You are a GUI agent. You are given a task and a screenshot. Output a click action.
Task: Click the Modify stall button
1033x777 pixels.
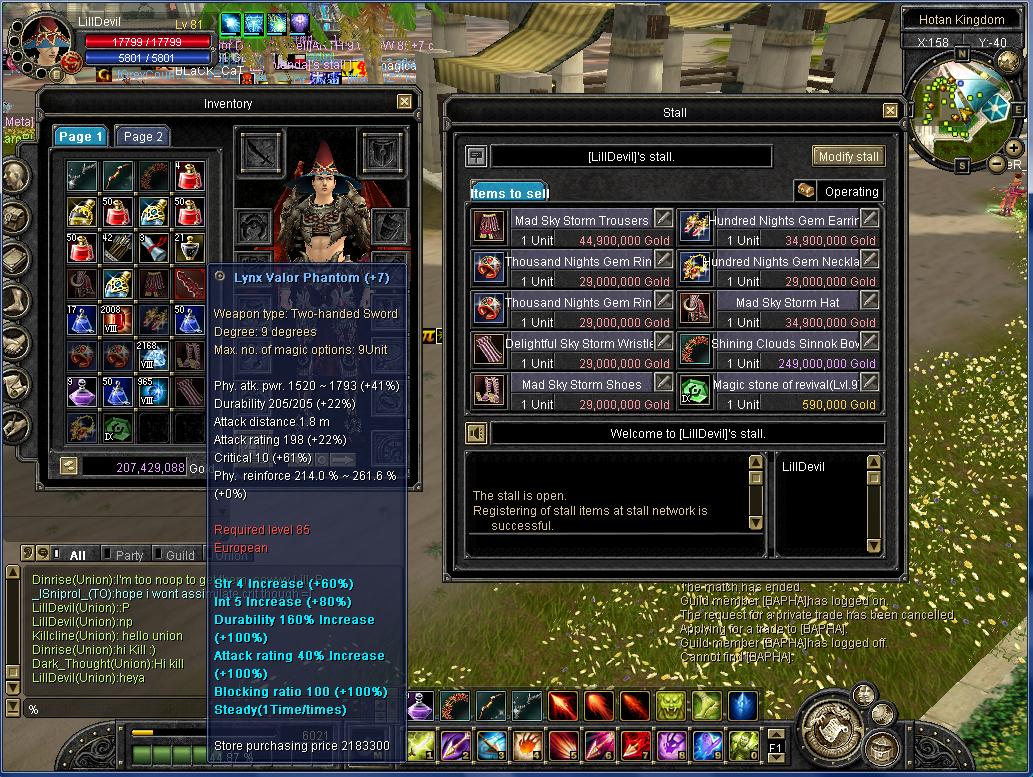tap(848, 156)
